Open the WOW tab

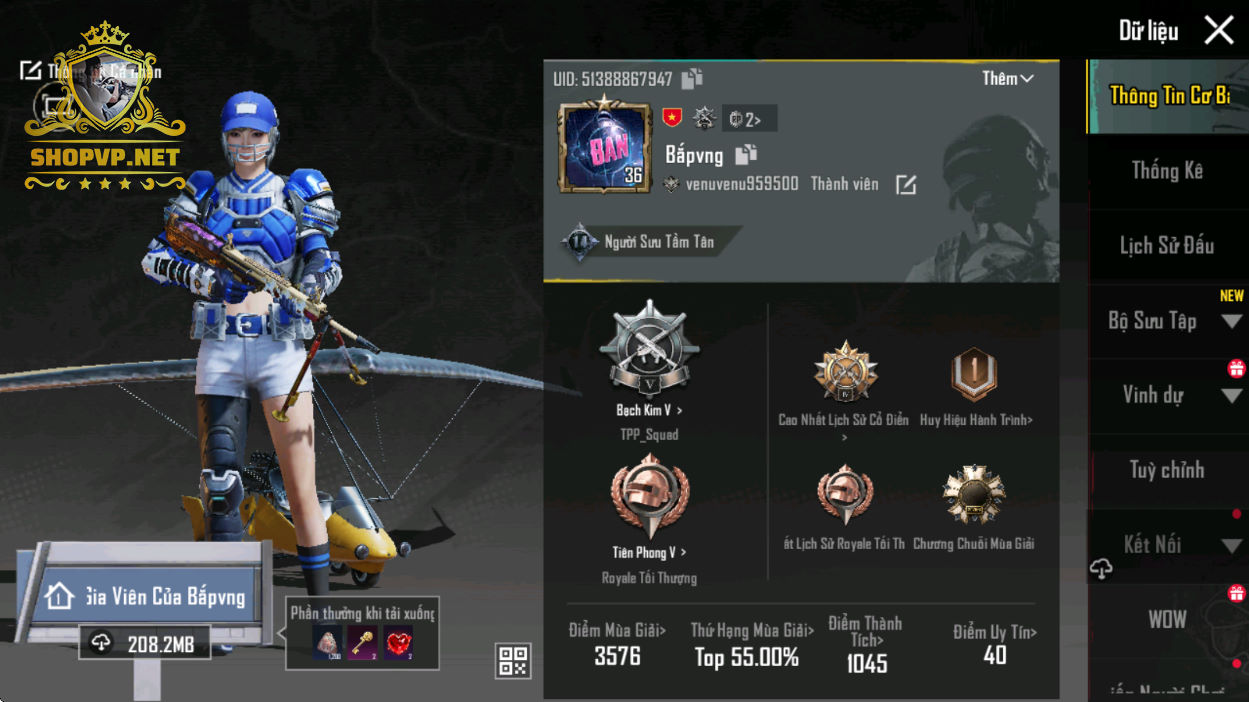click(1166, 620)
